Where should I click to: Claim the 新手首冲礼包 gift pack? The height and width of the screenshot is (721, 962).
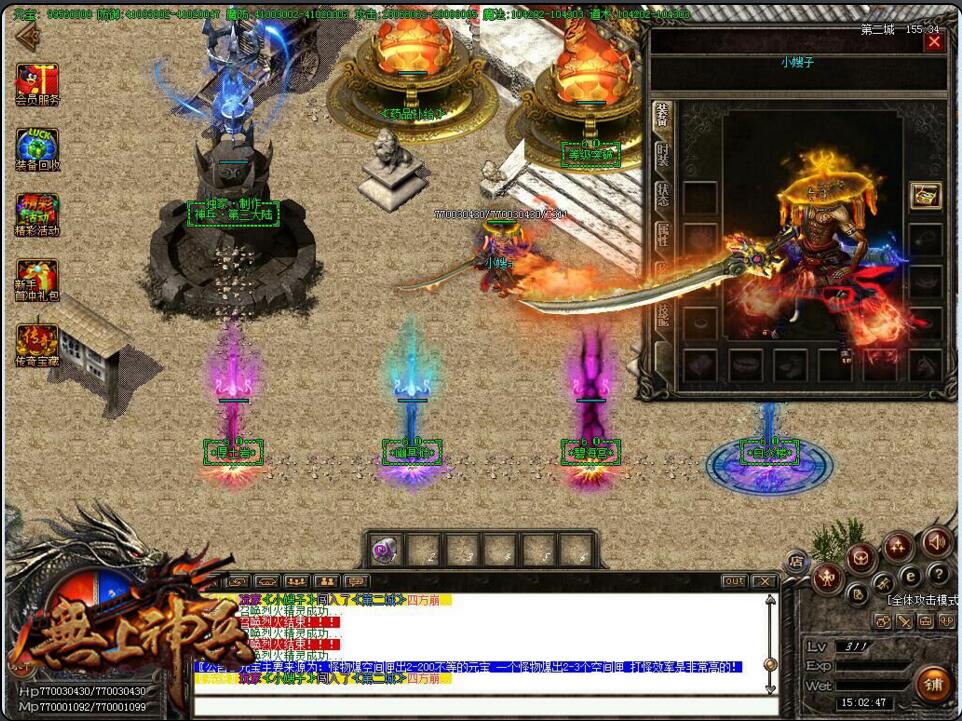(37, 280)
